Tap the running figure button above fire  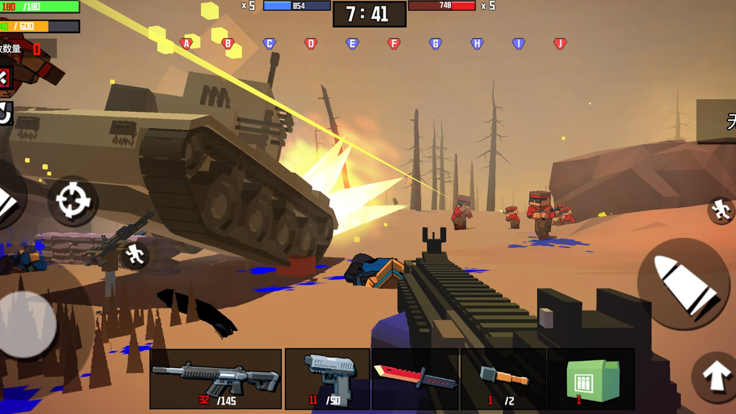click(720, 209)
